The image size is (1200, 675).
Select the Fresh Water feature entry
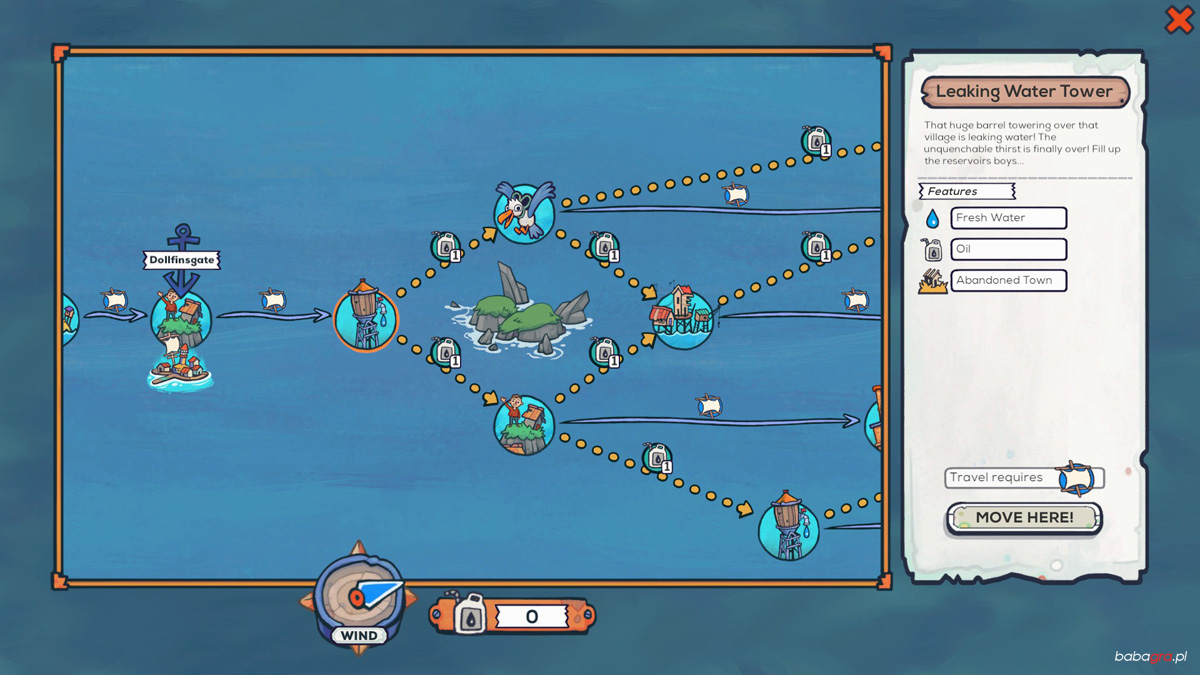coord(1008,218)
